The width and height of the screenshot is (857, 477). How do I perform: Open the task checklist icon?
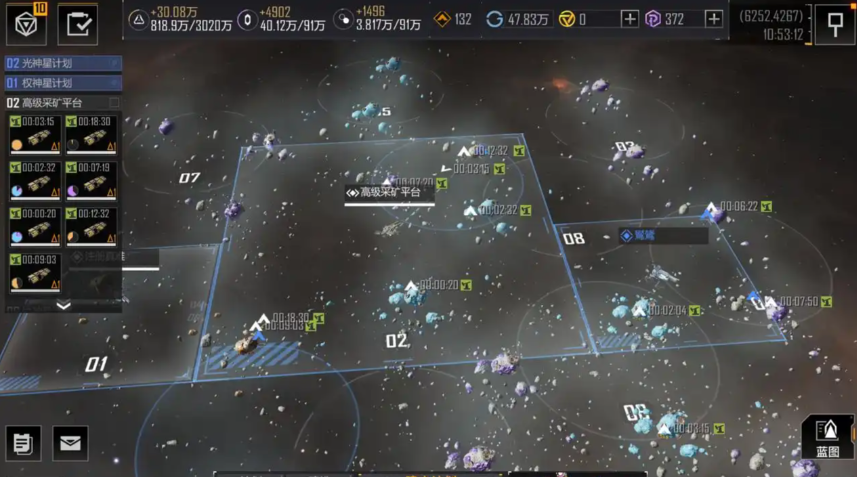coord(78,24)
